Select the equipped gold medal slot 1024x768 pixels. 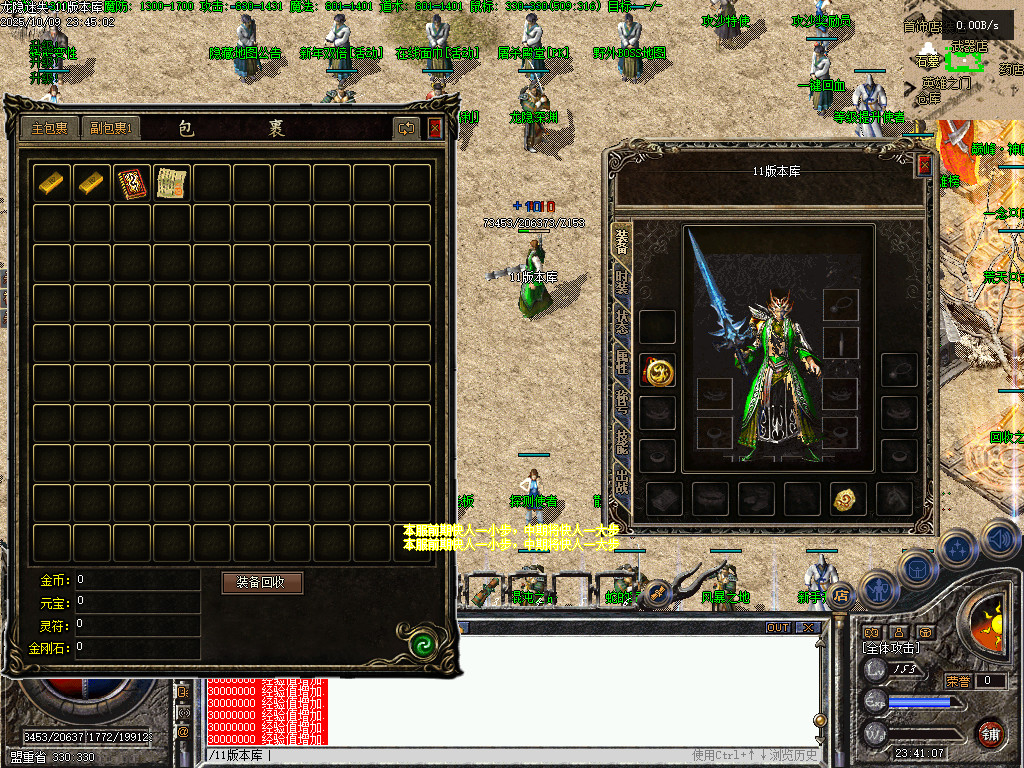(657, 371)
